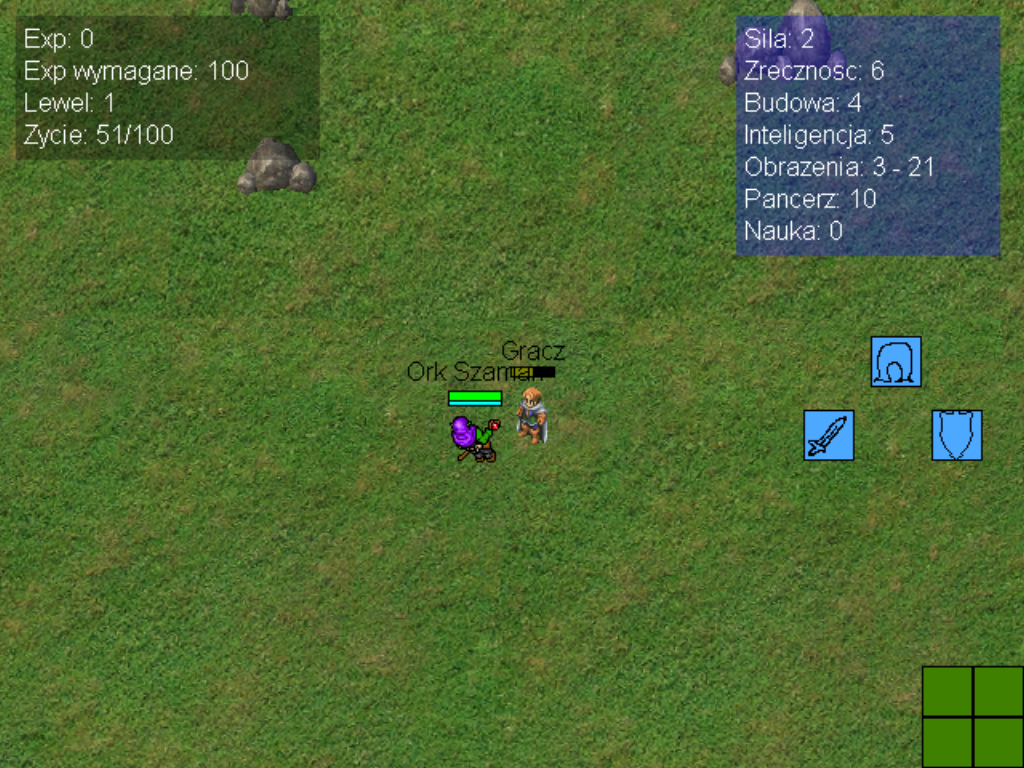The height and width of the screenshot is (768, 1024).
Task: Click the sword weapon slot
Action: [x=829, y=436]
